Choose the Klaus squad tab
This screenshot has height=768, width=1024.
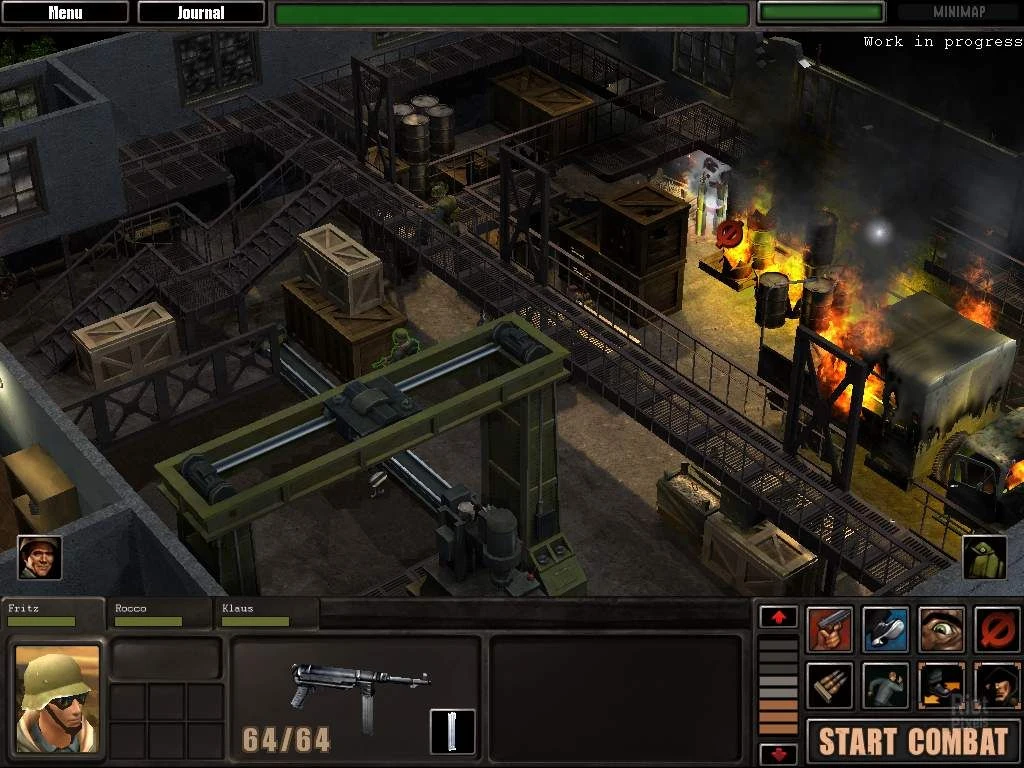tap(266, 614)
